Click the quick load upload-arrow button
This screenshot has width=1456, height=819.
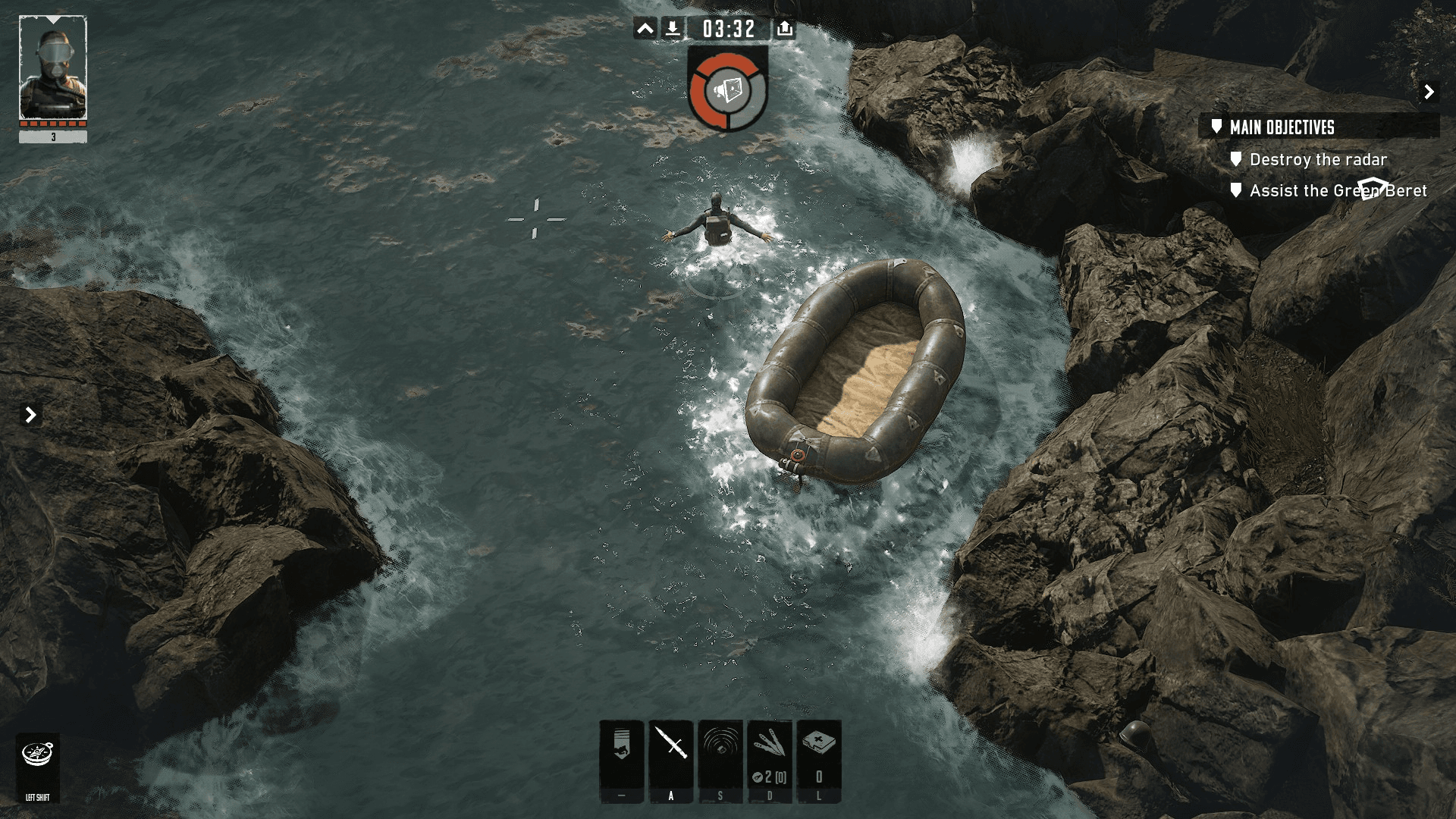pyautogui.click(x=785, y=29)
